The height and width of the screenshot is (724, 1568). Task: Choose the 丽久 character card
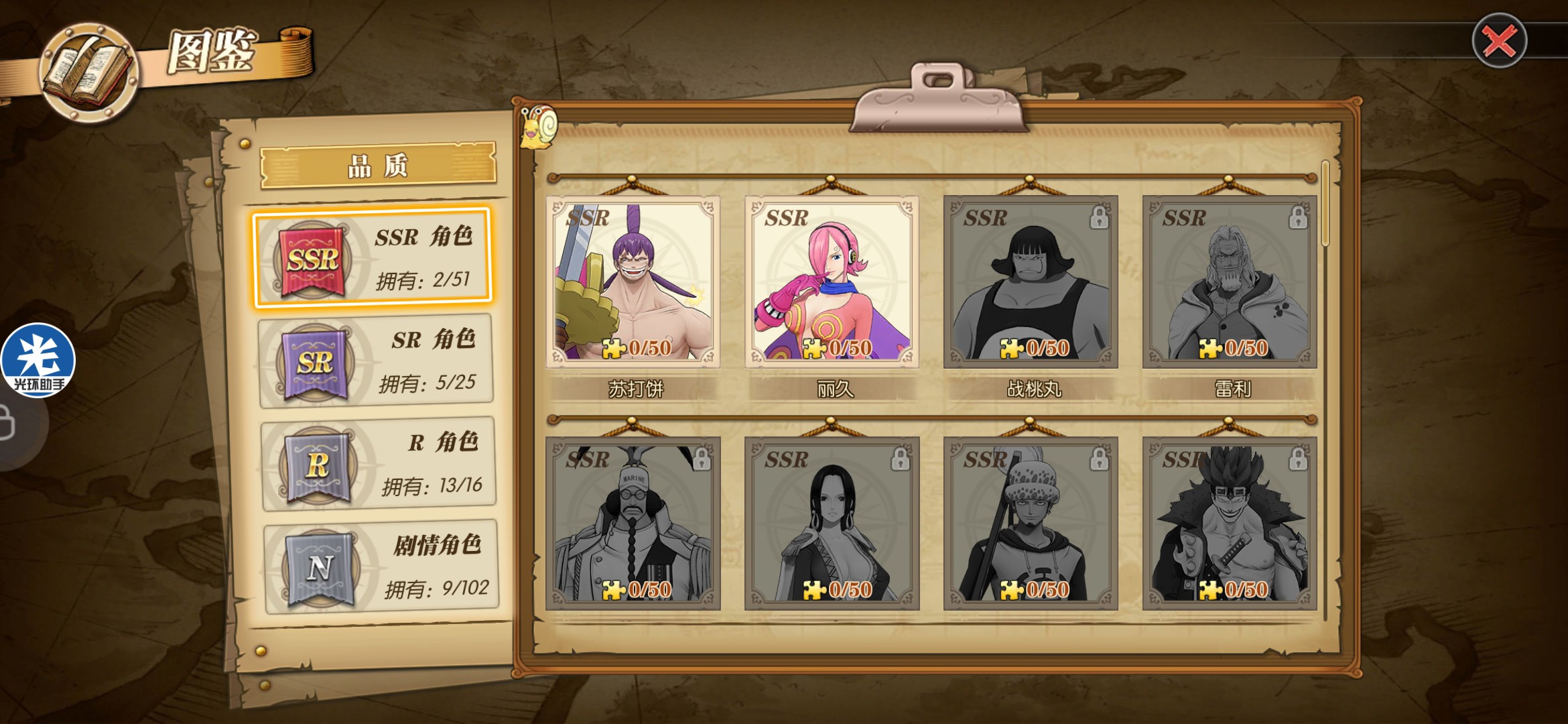pos(832,282)
